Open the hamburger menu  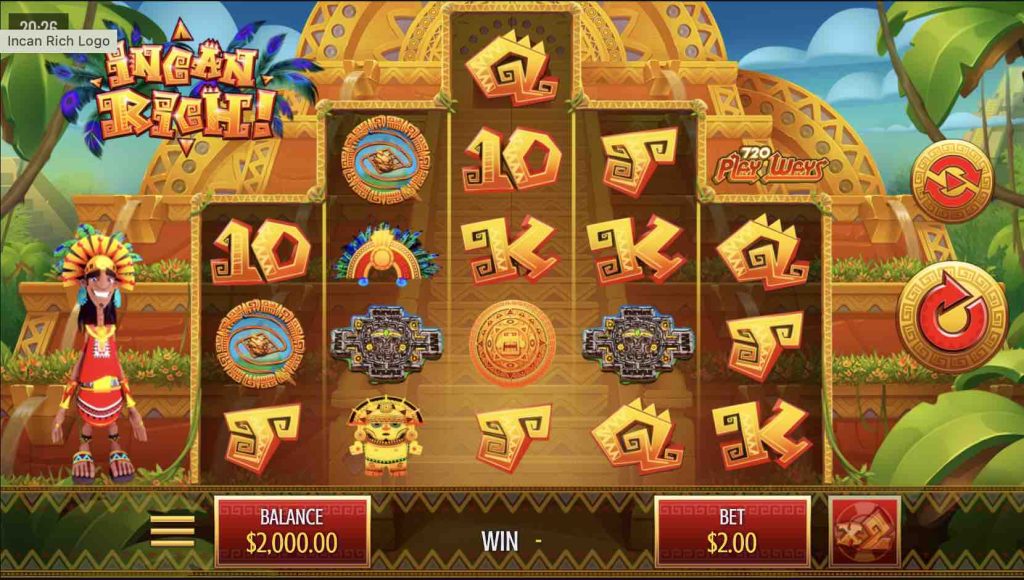pyautogui.click(x=172, y=531)
